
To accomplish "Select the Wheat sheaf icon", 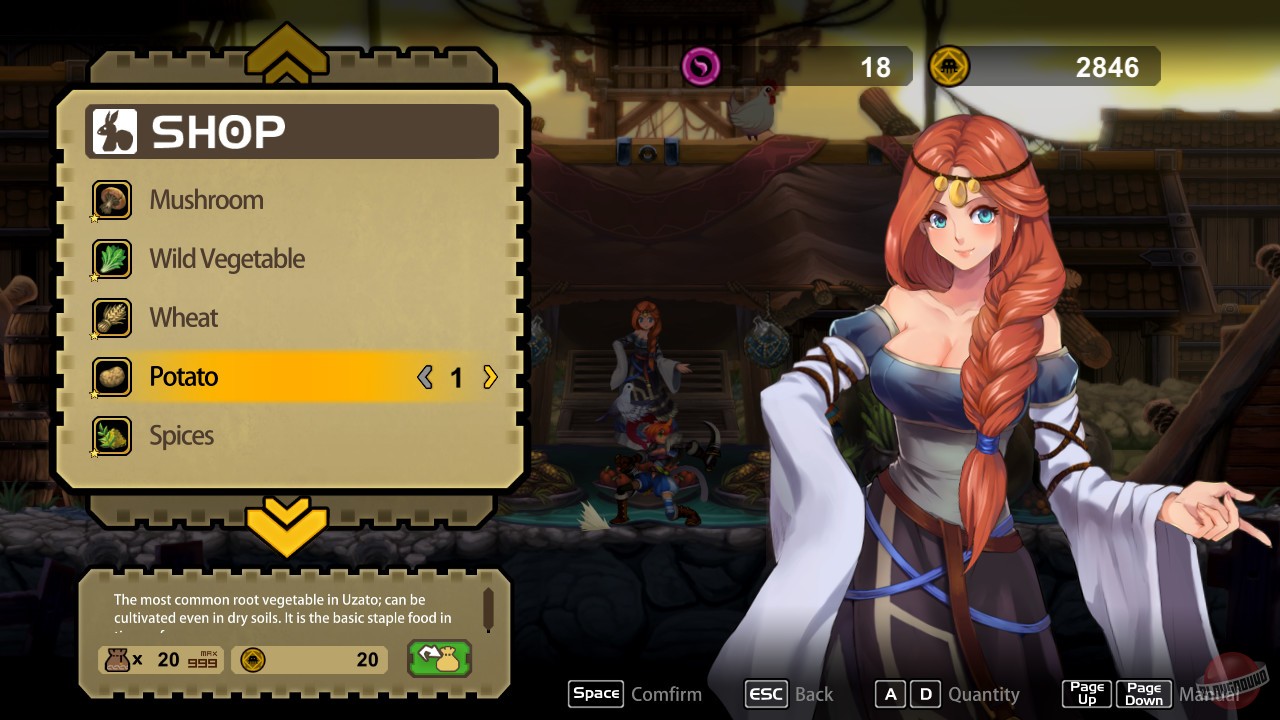I will (x=111, y=318).
